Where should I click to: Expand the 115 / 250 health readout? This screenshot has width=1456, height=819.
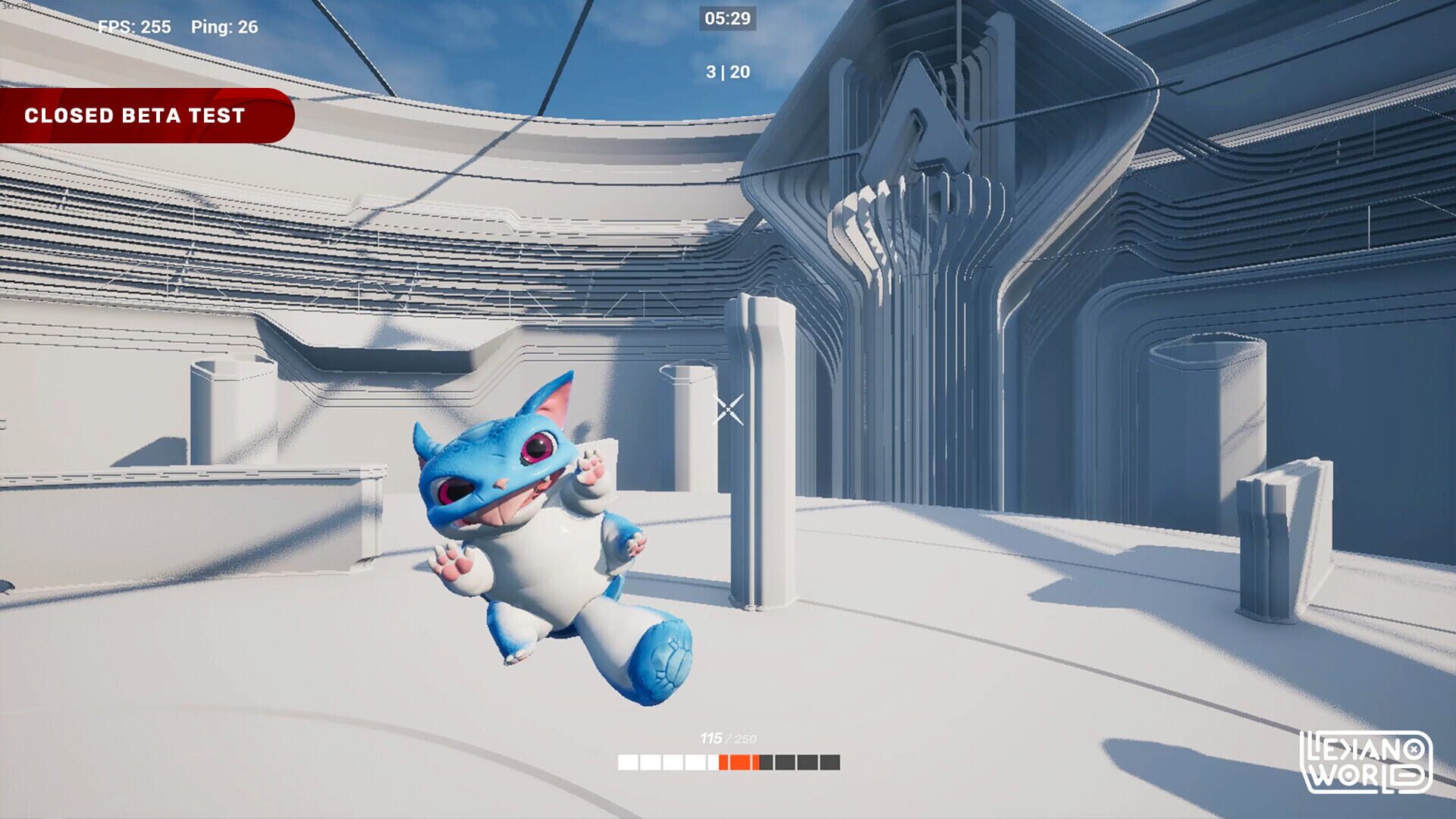[x=728, y=737]
